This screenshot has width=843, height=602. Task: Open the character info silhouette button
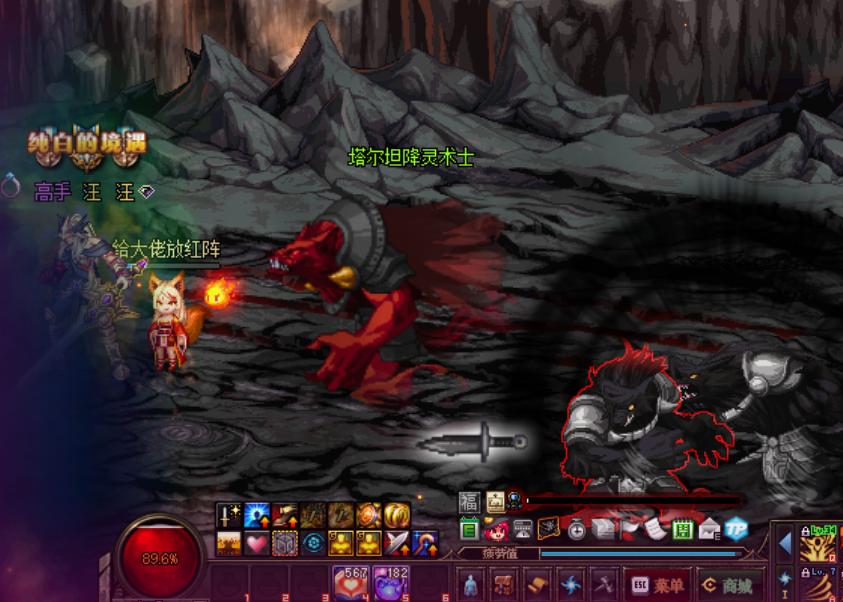coord(471,585)
